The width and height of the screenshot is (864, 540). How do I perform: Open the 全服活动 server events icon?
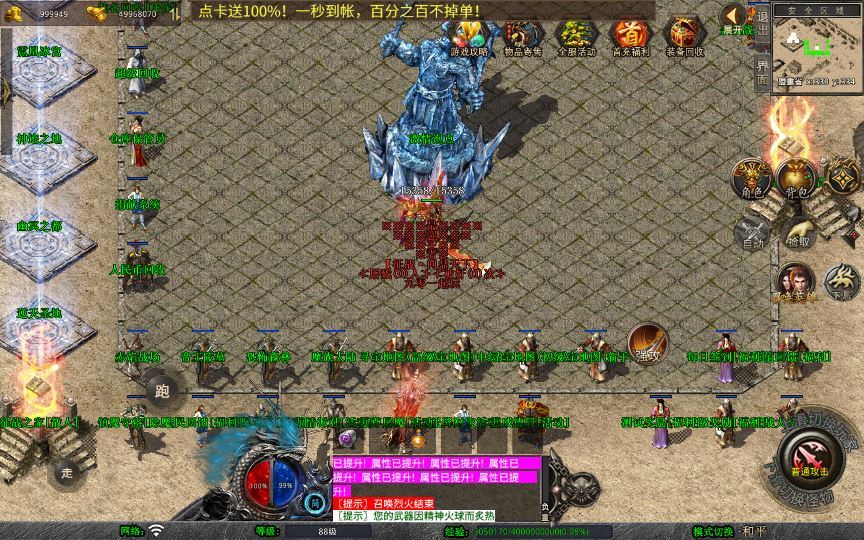coord(575,38)
